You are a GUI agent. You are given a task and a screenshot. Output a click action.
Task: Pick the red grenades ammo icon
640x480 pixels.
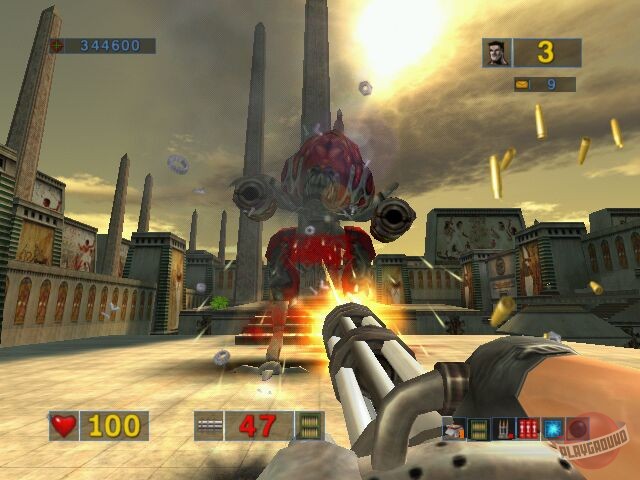[528, 430]
